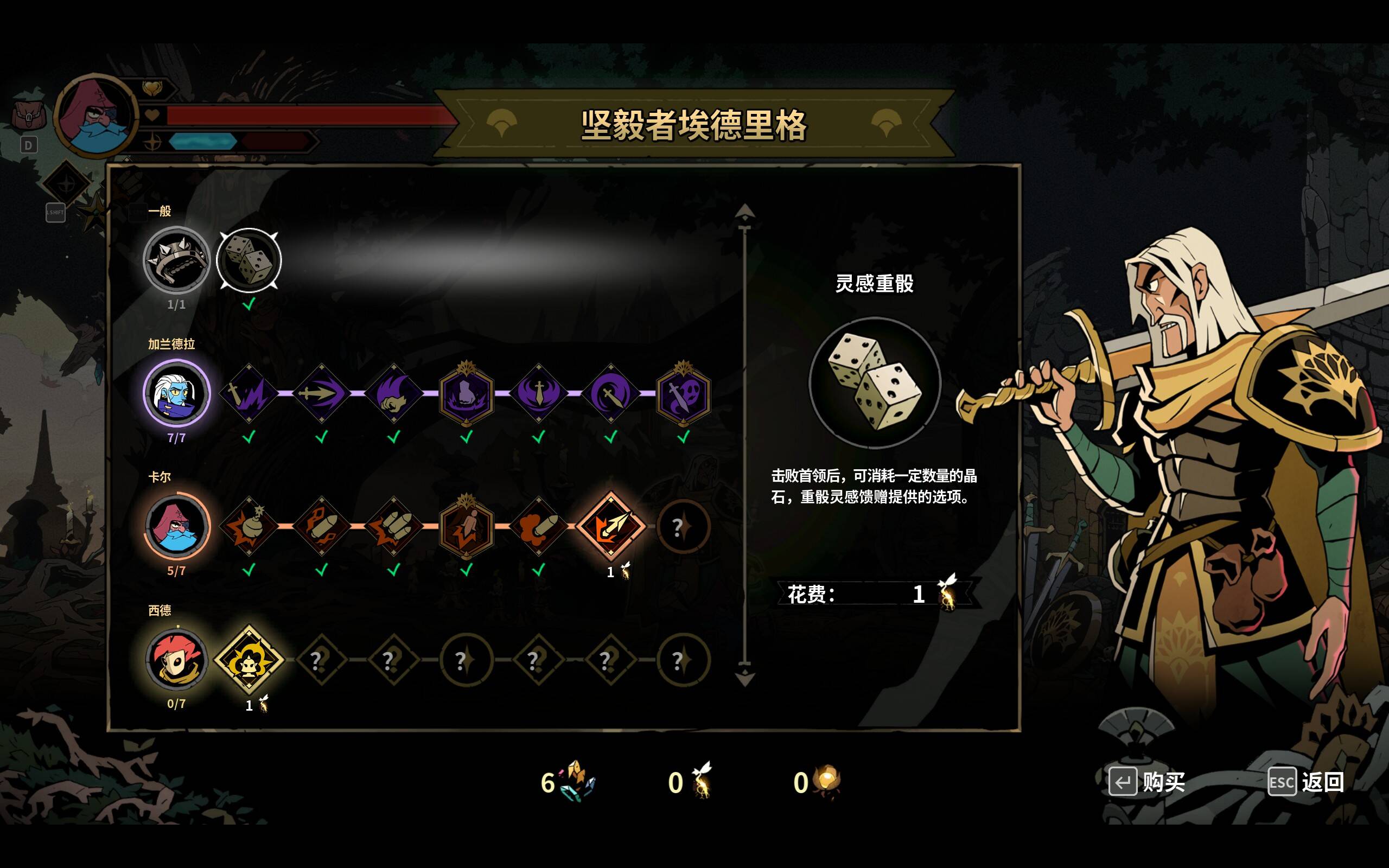
Task: Select Karl's falling figure skill node
Action: pos(466,526)
